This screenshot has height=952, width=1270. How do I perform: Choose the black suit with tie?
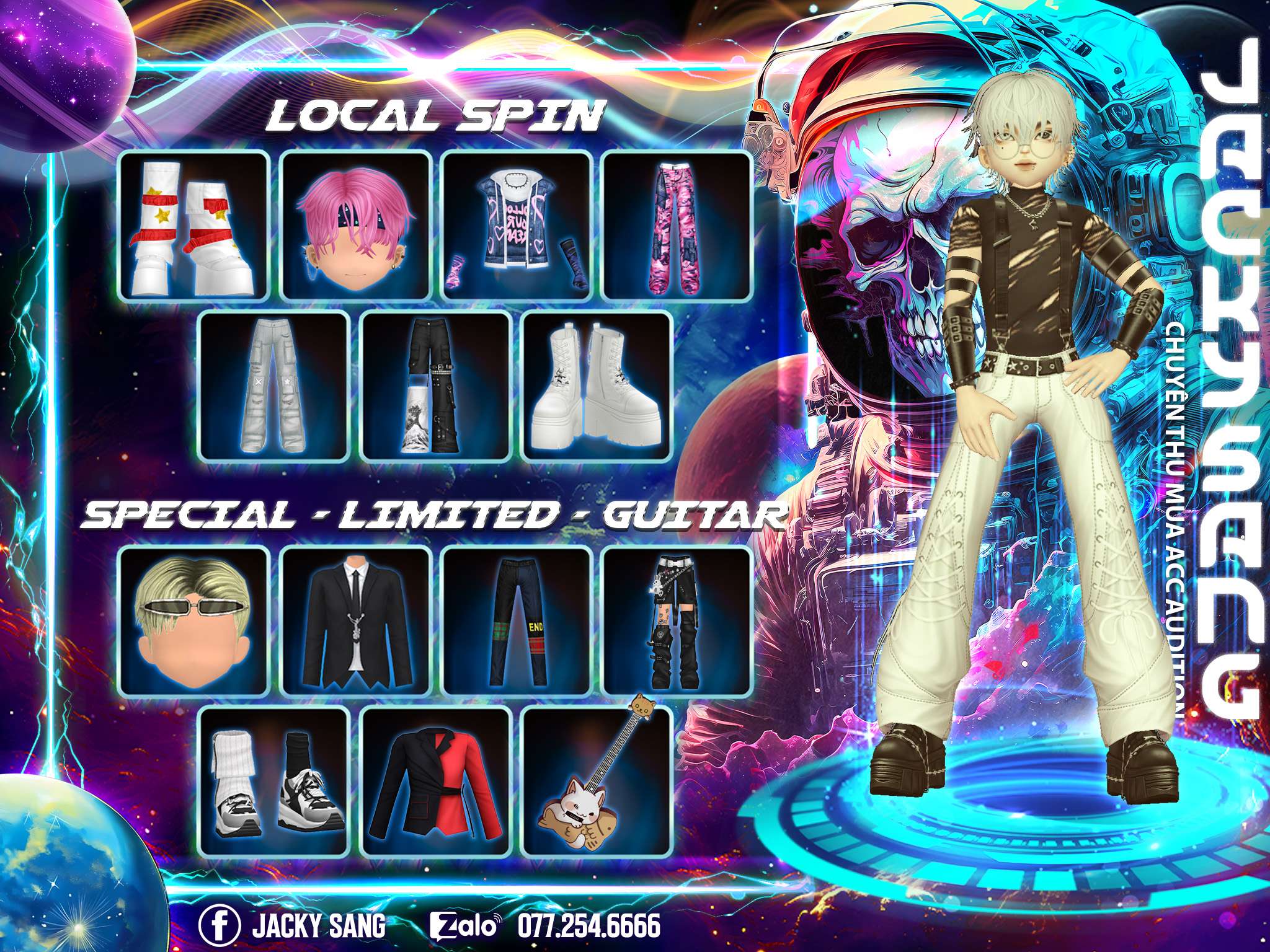[x=355, y=622]
